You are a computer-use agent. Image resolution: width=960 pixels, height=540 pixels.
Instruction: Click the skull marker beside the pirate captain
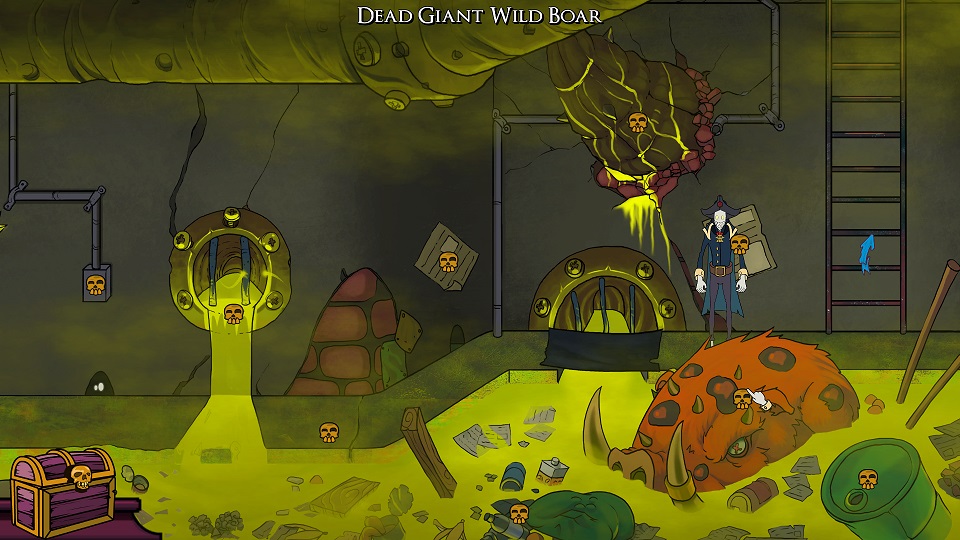point(739,243)
